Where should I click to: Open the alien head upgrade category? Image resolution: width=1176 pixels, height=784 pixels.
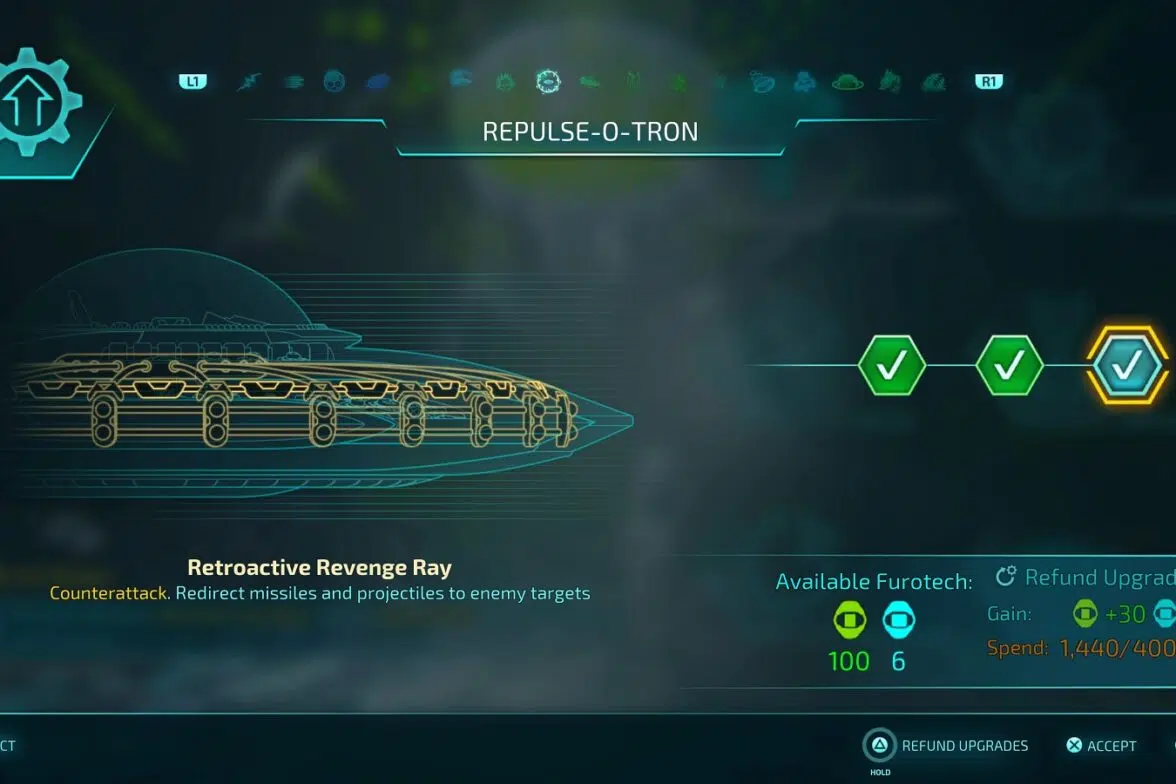pos(334,82)
